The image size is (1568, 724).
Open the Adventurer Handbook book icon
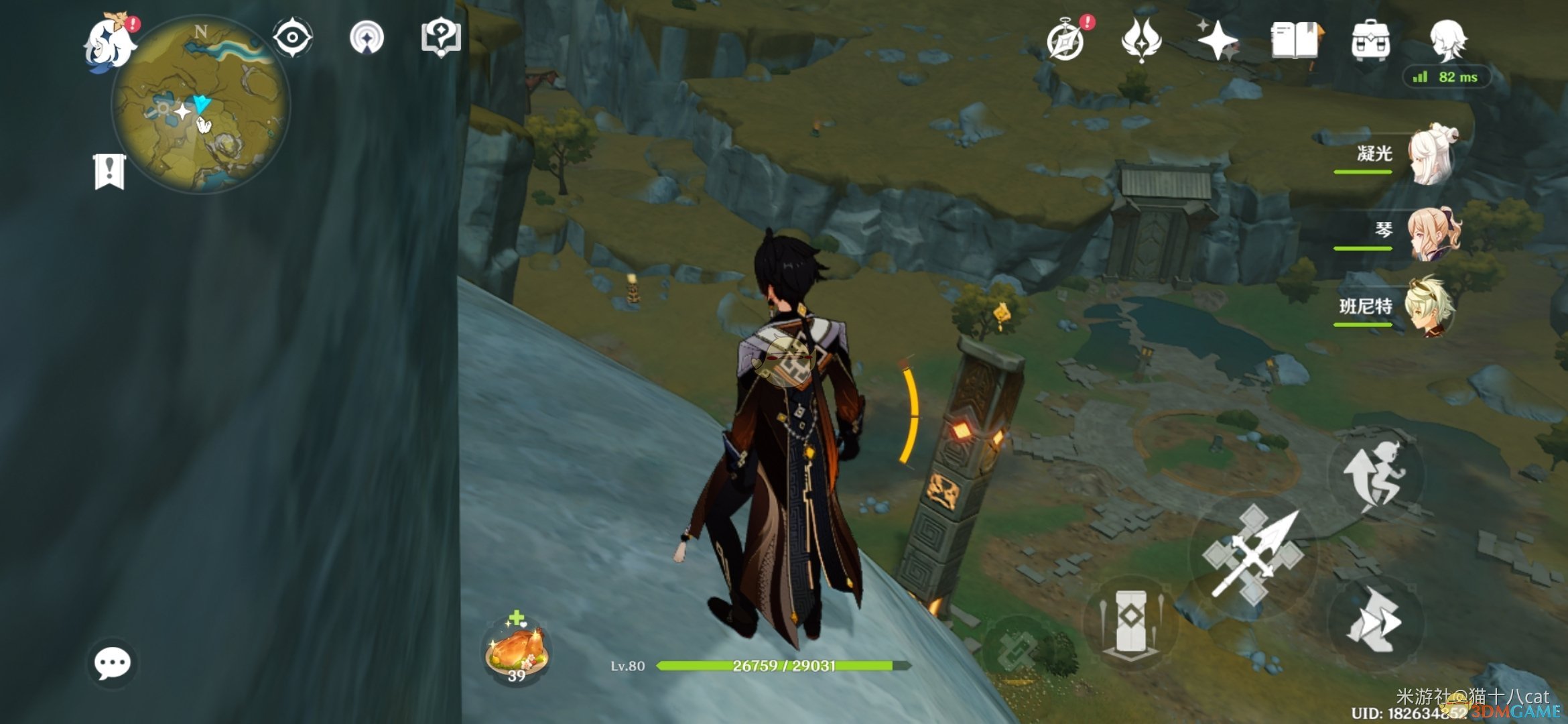pyautogui.click(x=1296, y=40)
